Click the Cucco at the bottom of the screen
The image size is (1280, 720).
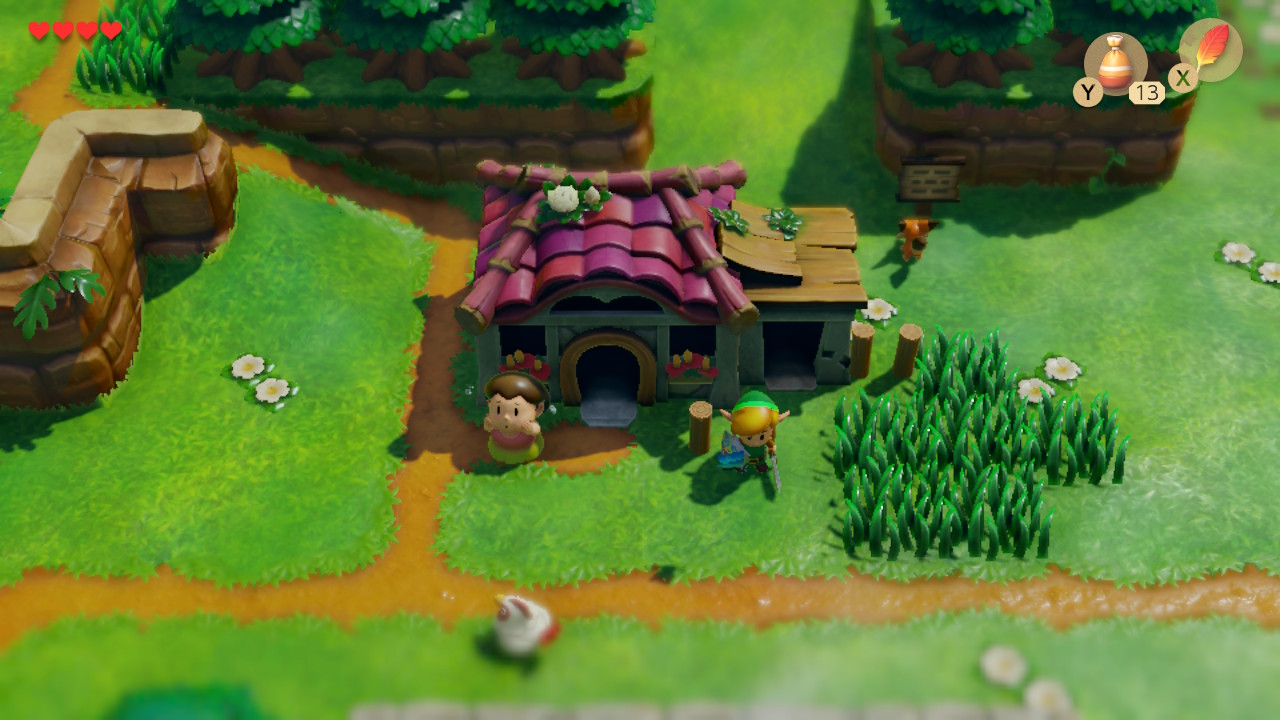tap(520, 628)
